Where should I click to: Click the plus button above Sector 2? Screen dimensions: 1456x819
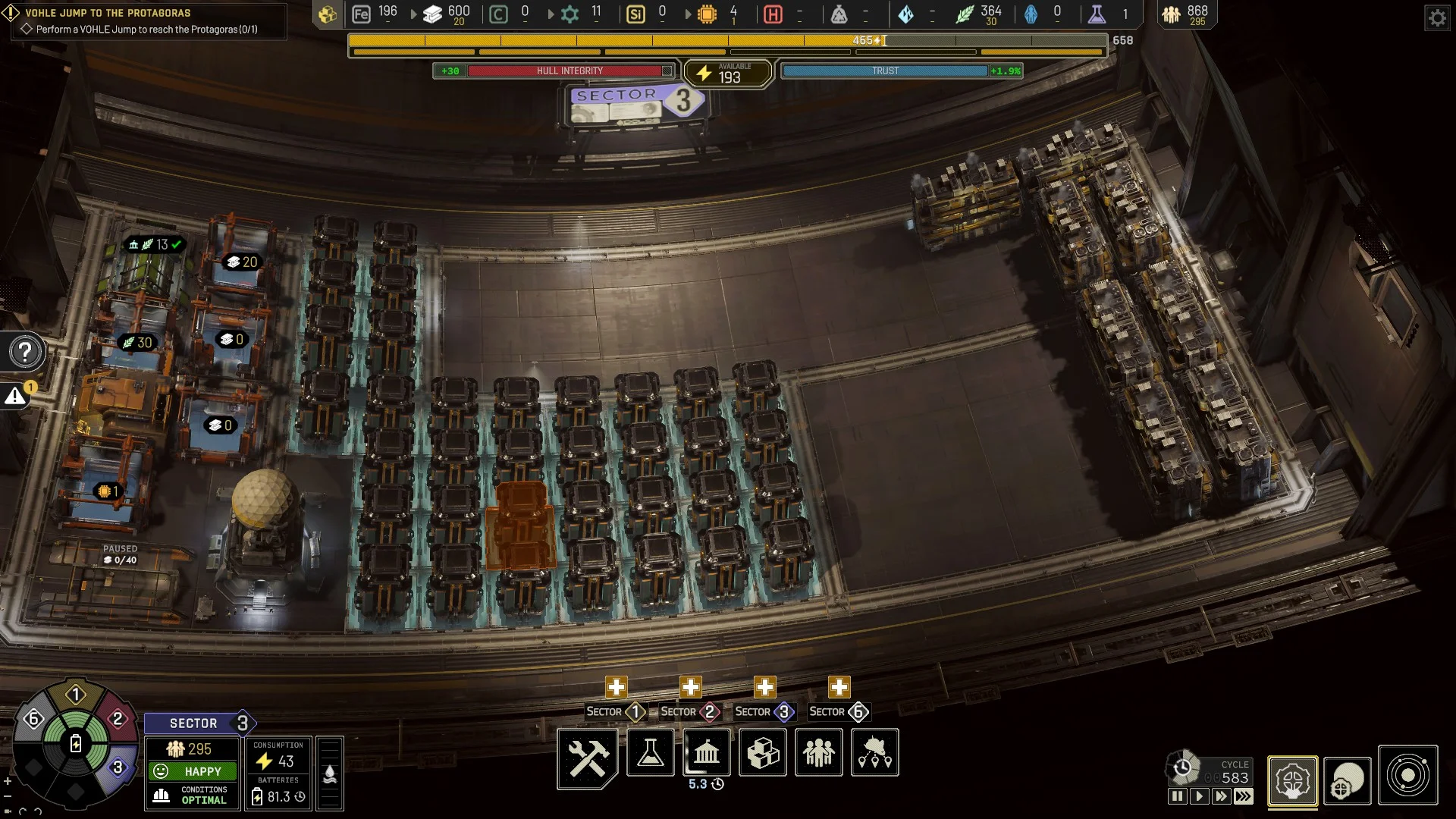690,687
